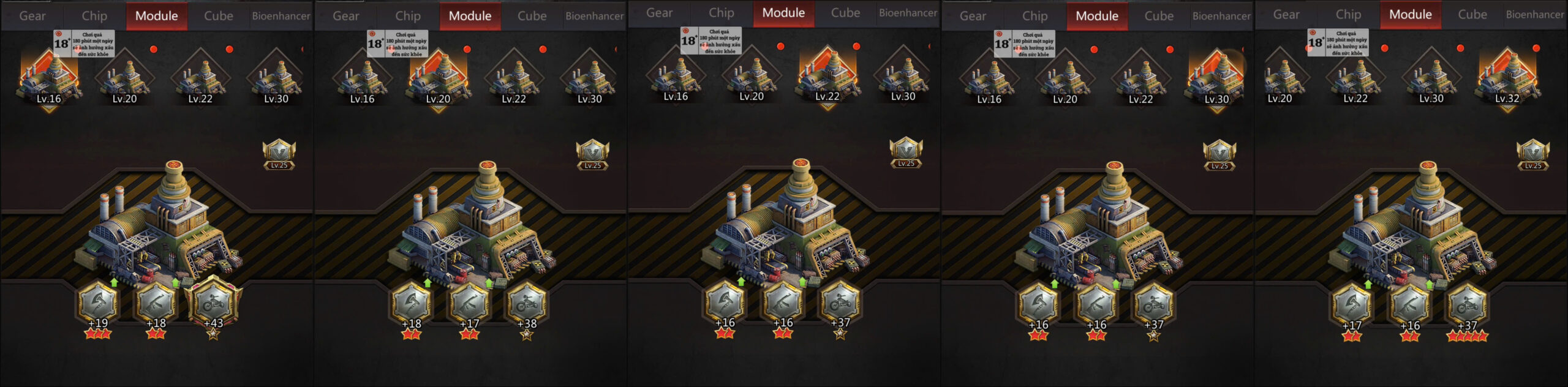The height and width of the screenshot is (387, 1568).
Task: Tap the +19 axe badge
Action: tap(98, 303)
